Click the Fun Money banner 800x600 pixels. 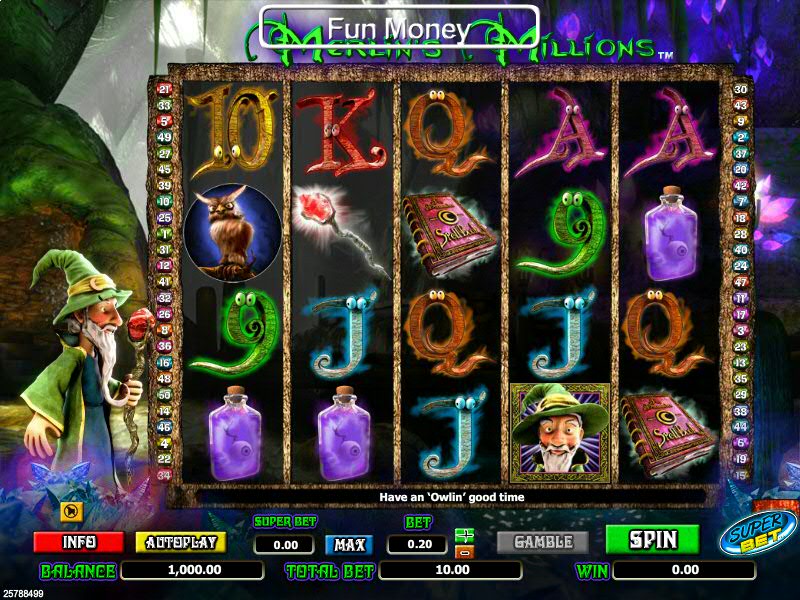[399, 28]
